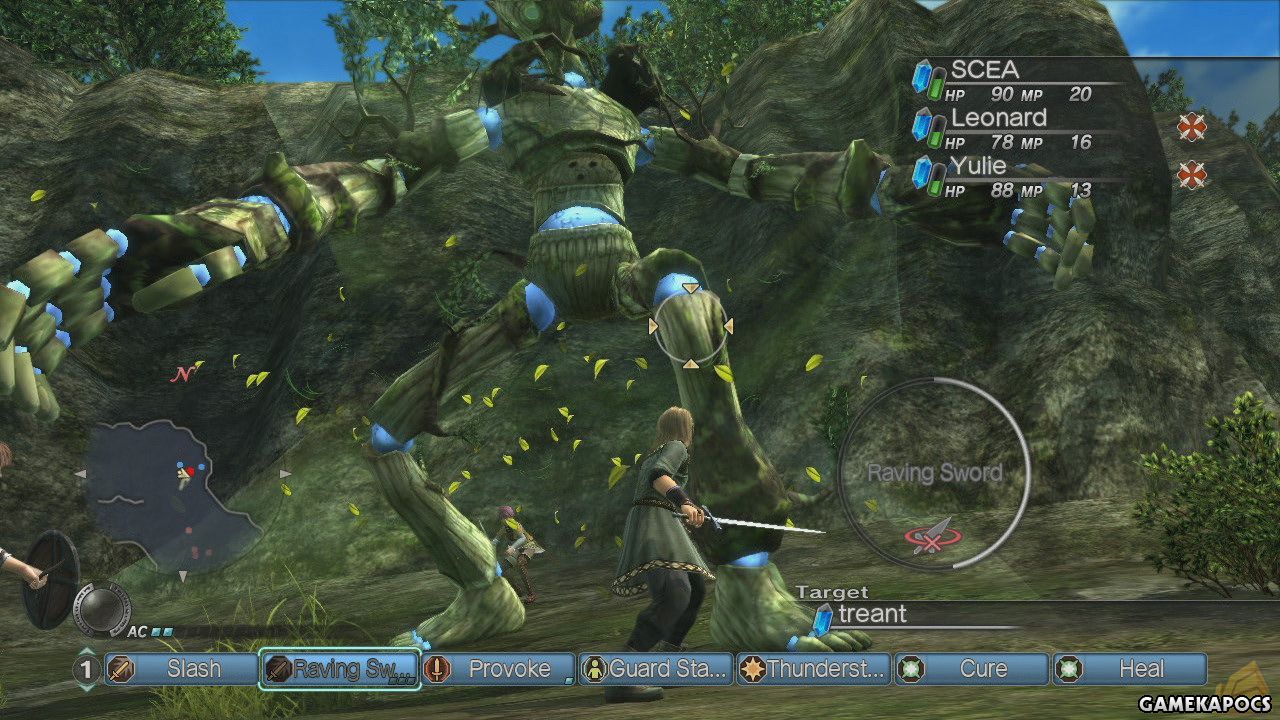Click the Raving Sword action gauge
Viewport: 1280px width, 720px height.
pos(934,473)
